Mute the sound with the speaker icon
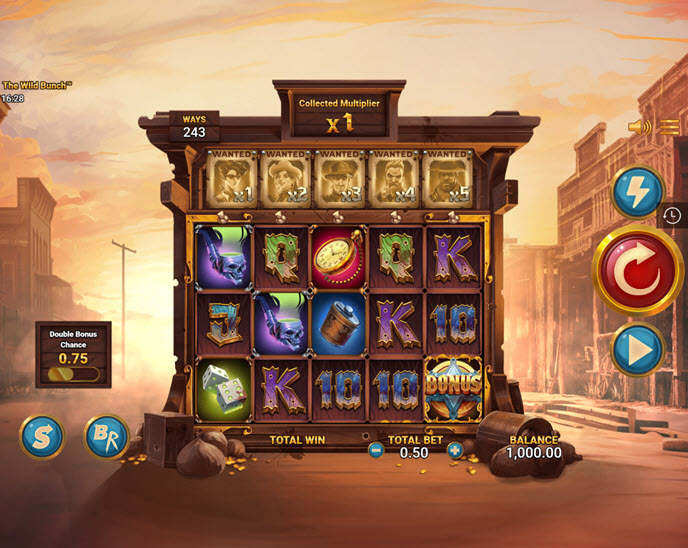Image resolution: width=688 pixels, height=548 pixels. pos(638,127)
